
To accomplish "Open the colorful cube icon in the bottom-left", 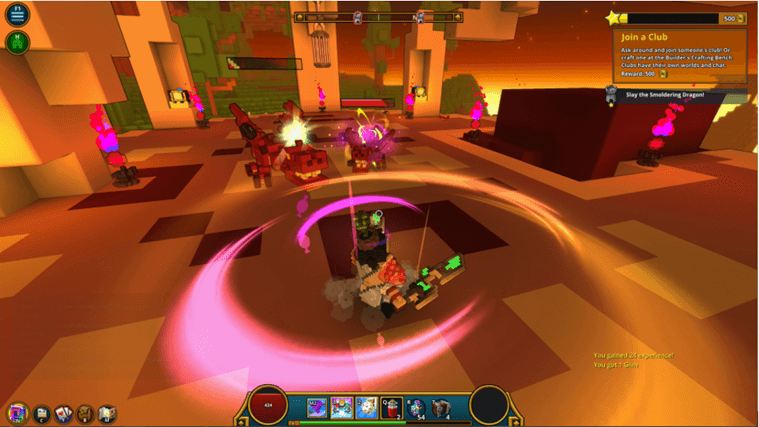I will [17, 412].
